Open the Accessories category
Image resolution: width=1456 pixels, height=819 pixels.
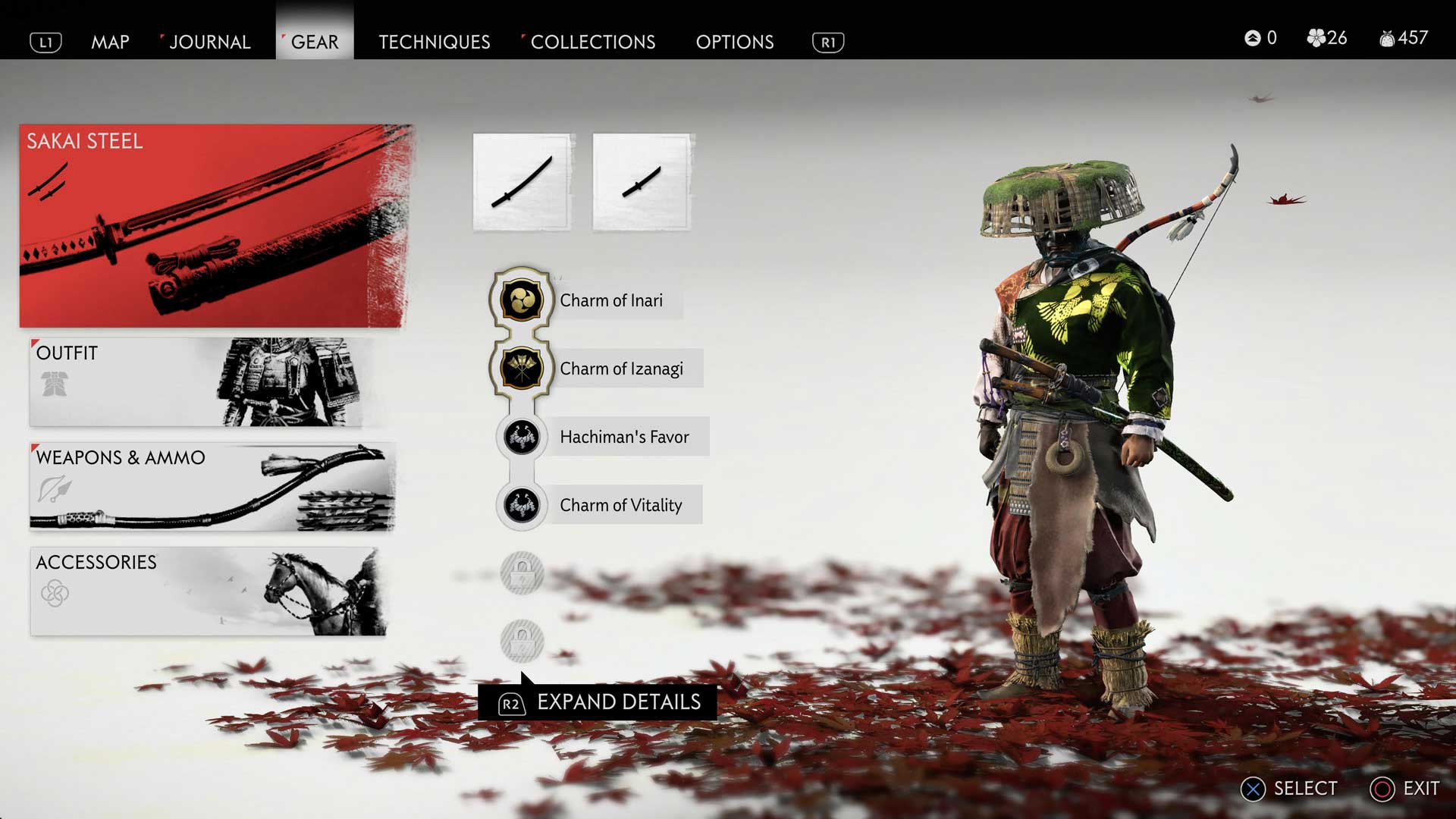(x=209, y=591)
